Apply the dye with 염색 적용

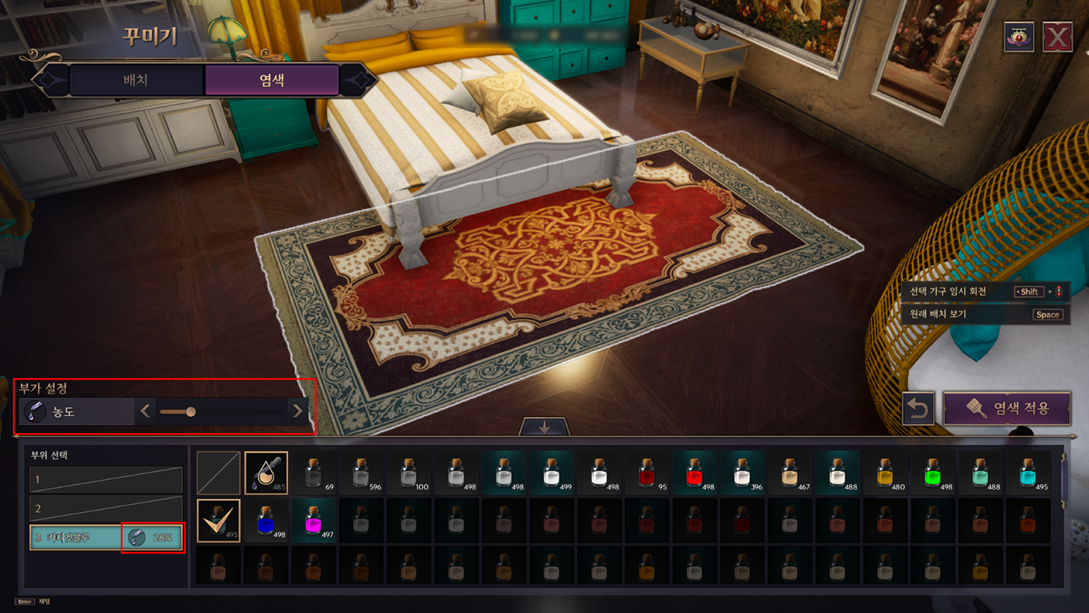pyautogui.click(x=1007, y=408)
